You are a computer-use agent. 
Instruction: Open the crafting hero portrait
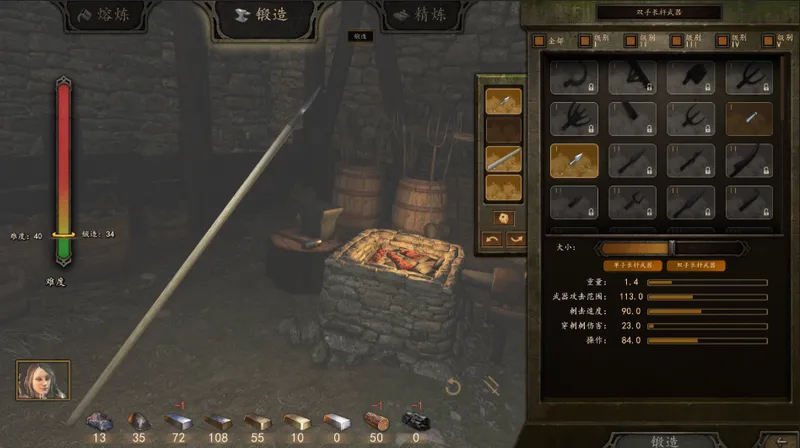click(43, 380)
